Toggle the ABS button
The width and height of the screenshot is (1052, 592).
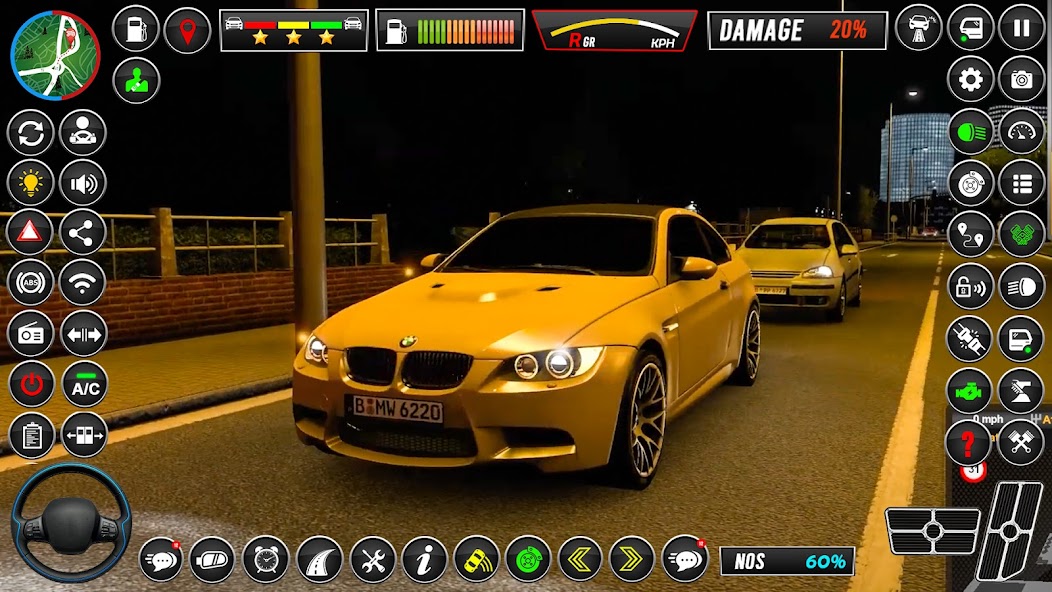[31, 283]
